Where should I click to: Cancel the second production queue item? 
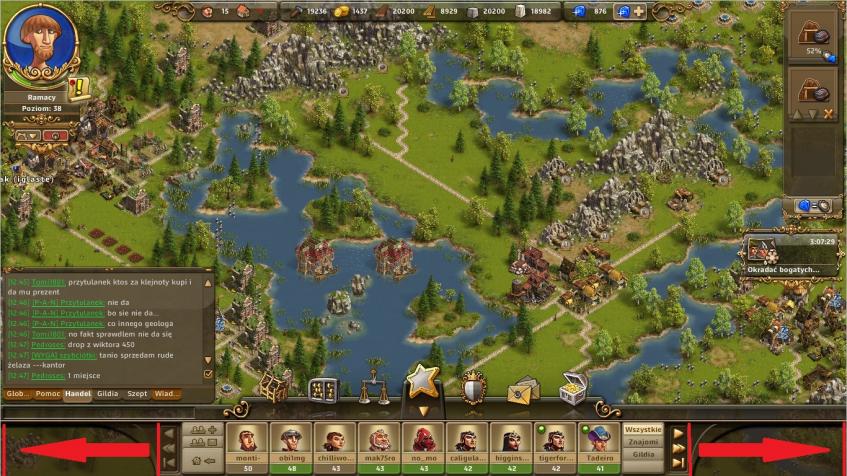click(x=828, y=114)
